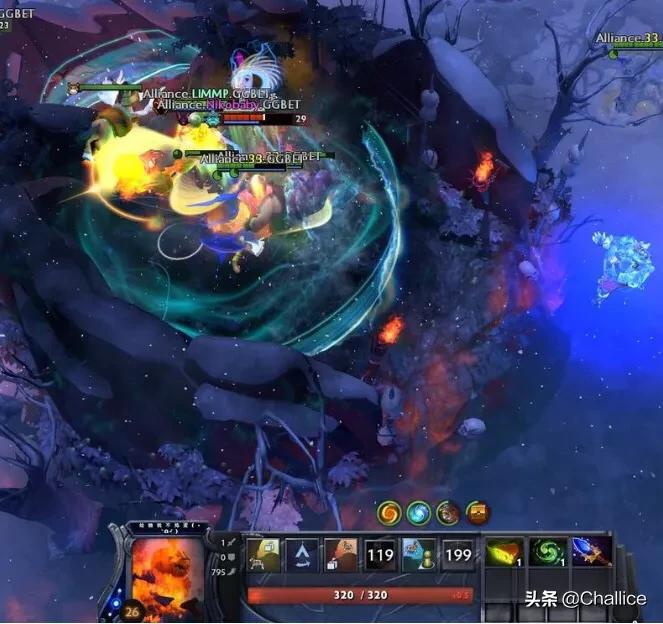Click the ability on cooldown showing 199

click(x=457, y=553)
